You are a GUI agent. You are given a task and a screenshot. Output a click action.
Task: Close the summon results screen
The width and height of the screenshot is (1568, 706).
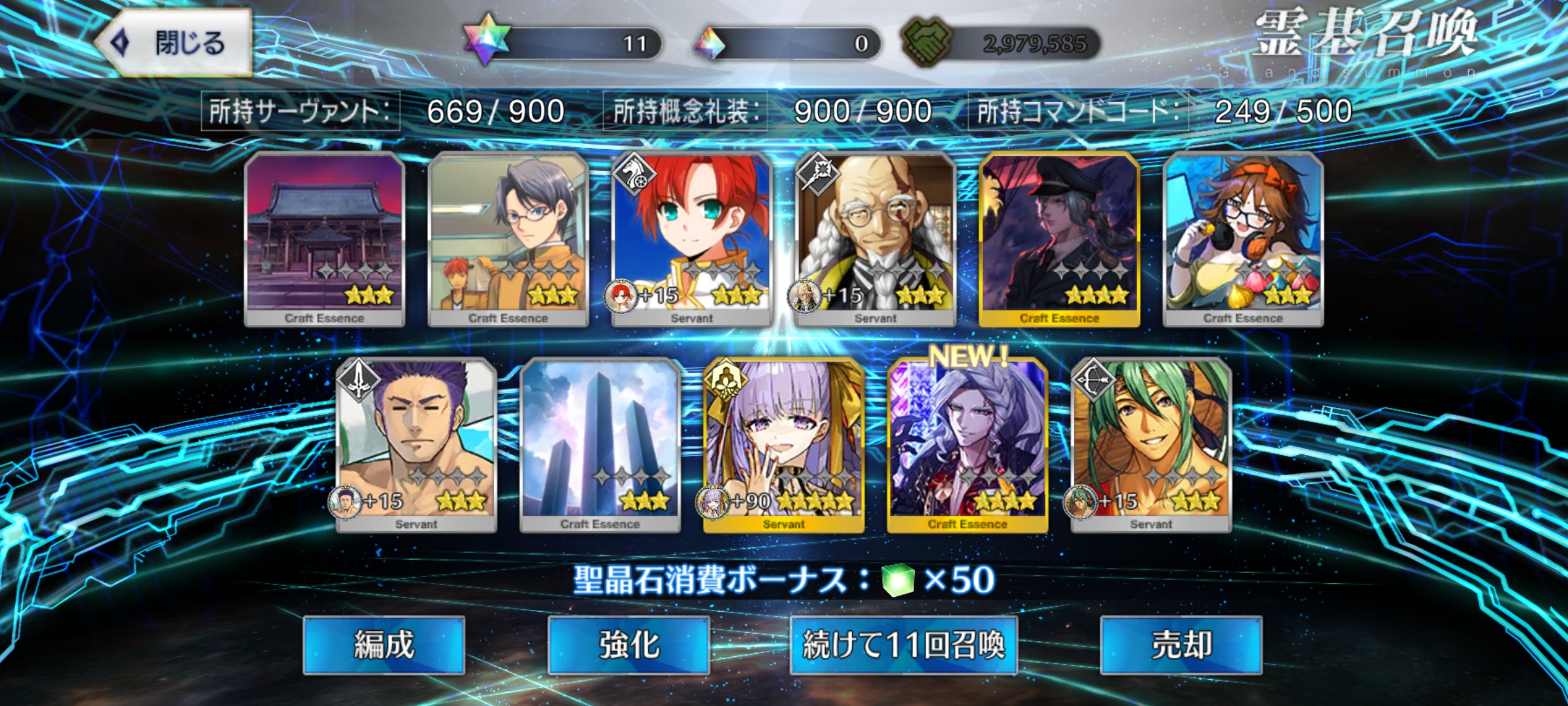(x=173, y=43)
